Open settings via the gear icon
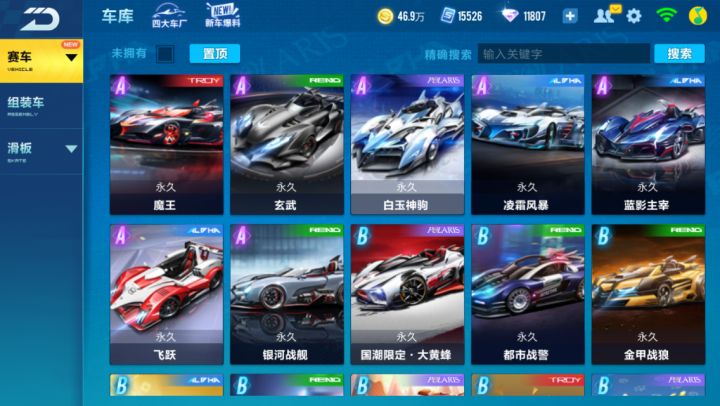The image size is (720, 406). pyautogui.click(x=633, y=15)
